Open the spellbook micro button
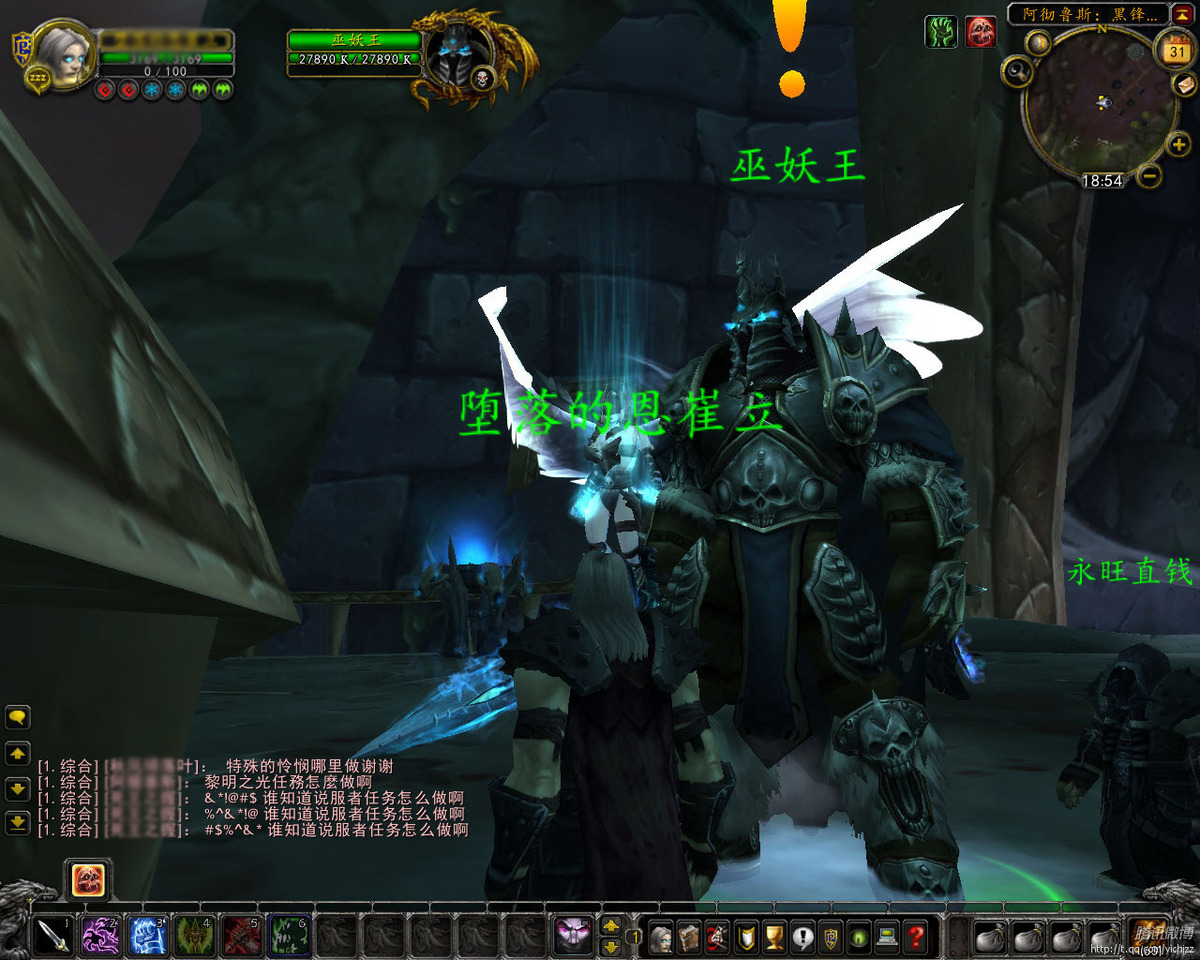This screenshot has height=960, width=1200. 689,938
